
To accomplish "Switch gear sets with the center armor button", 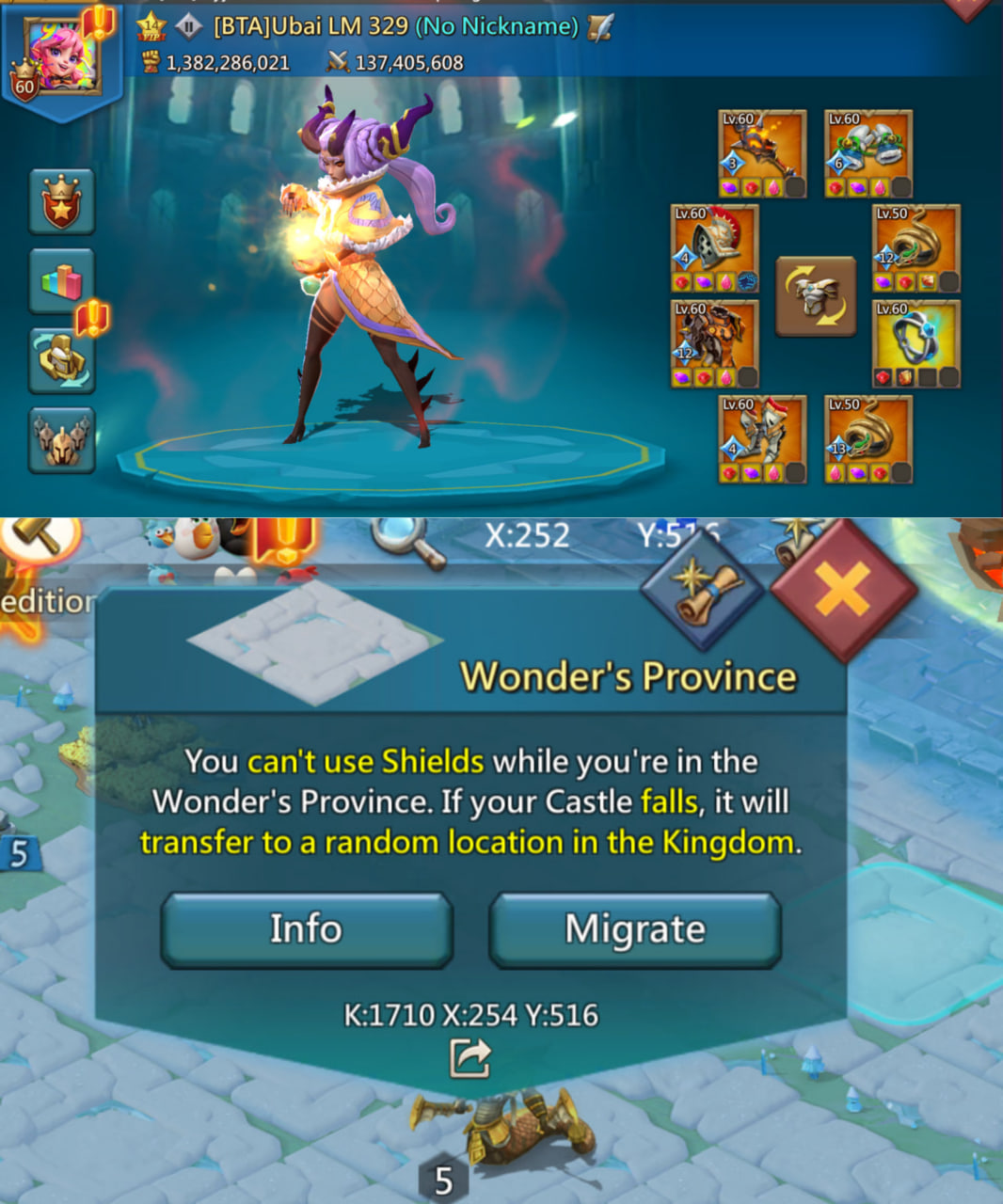I will (816, 296).
